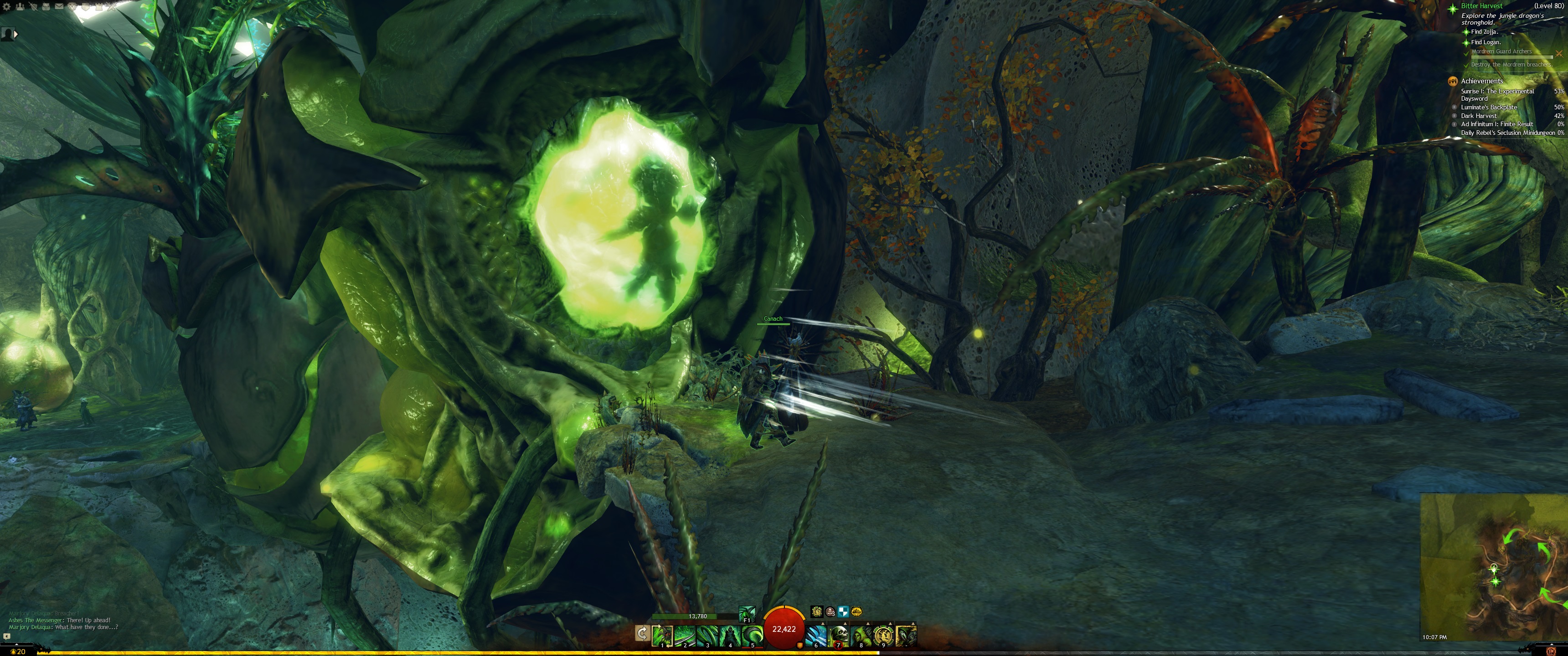
Task: Use the healing skill in slot 6
Action: [816, 635]
